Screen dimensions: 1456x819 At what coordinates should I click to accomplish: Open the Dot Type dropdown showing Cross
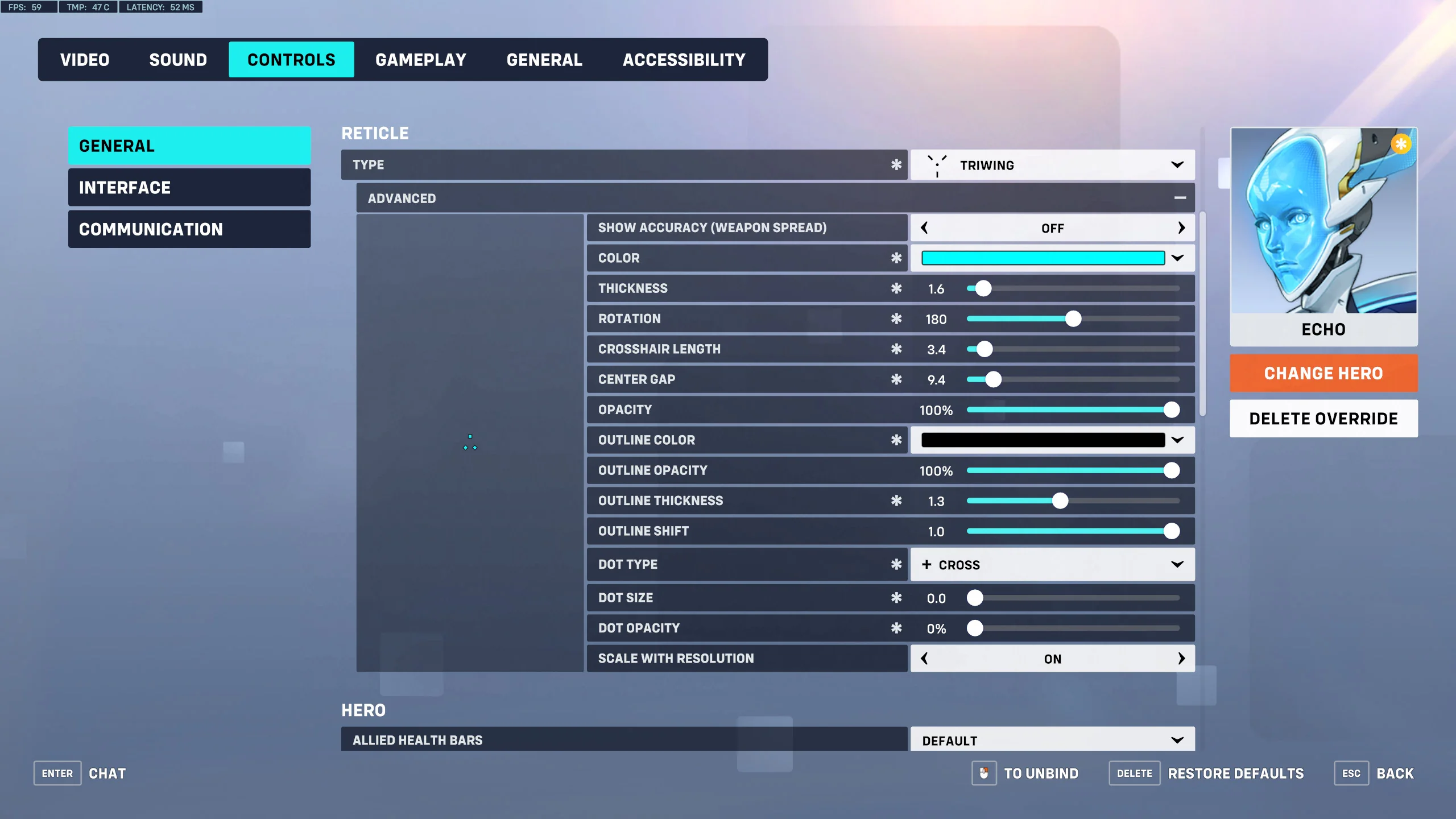(x=1052, y=565)
